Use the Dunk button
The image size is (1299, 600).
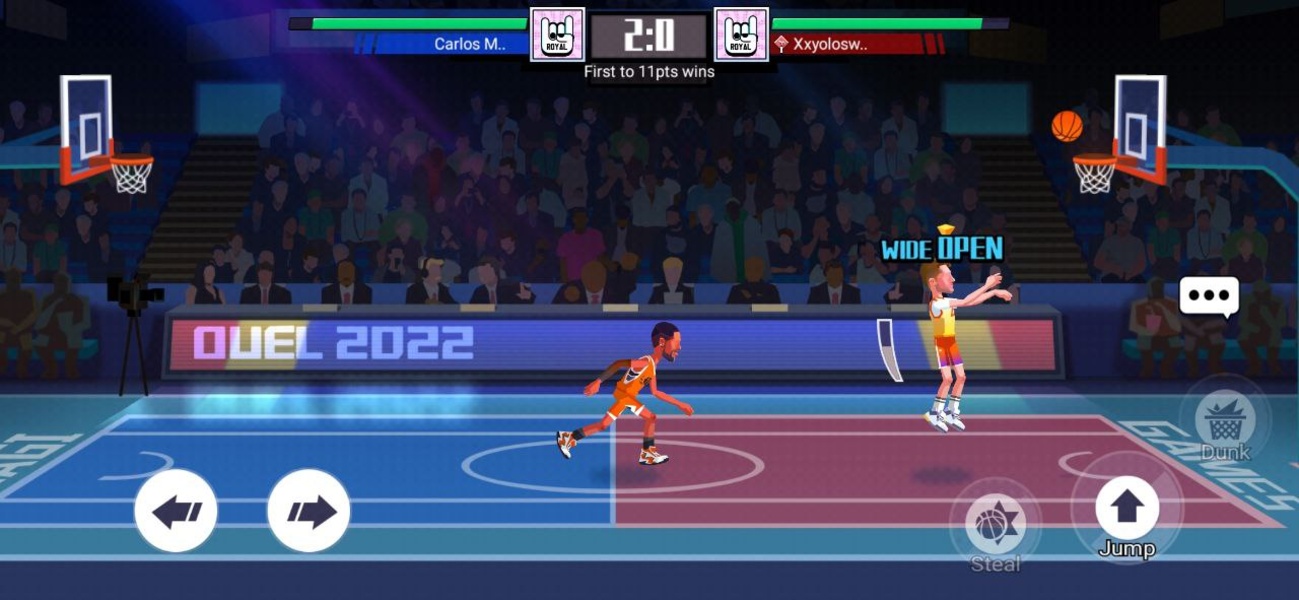pos(1224,420)
